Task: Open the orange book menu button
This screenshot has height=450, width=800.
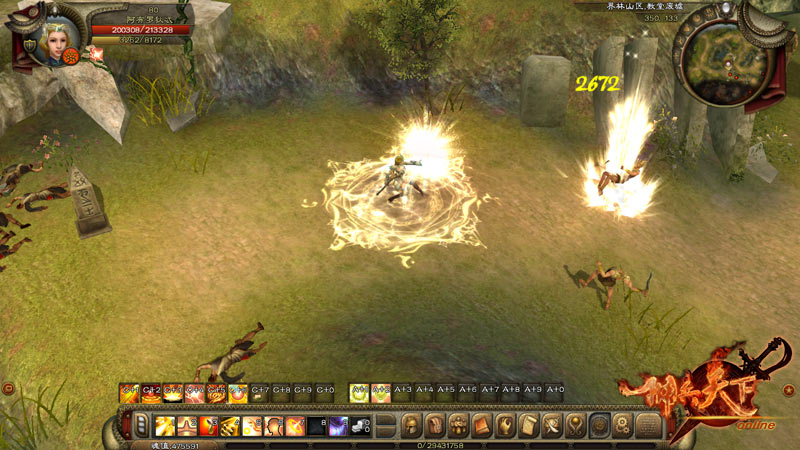Action: [483, 426]
